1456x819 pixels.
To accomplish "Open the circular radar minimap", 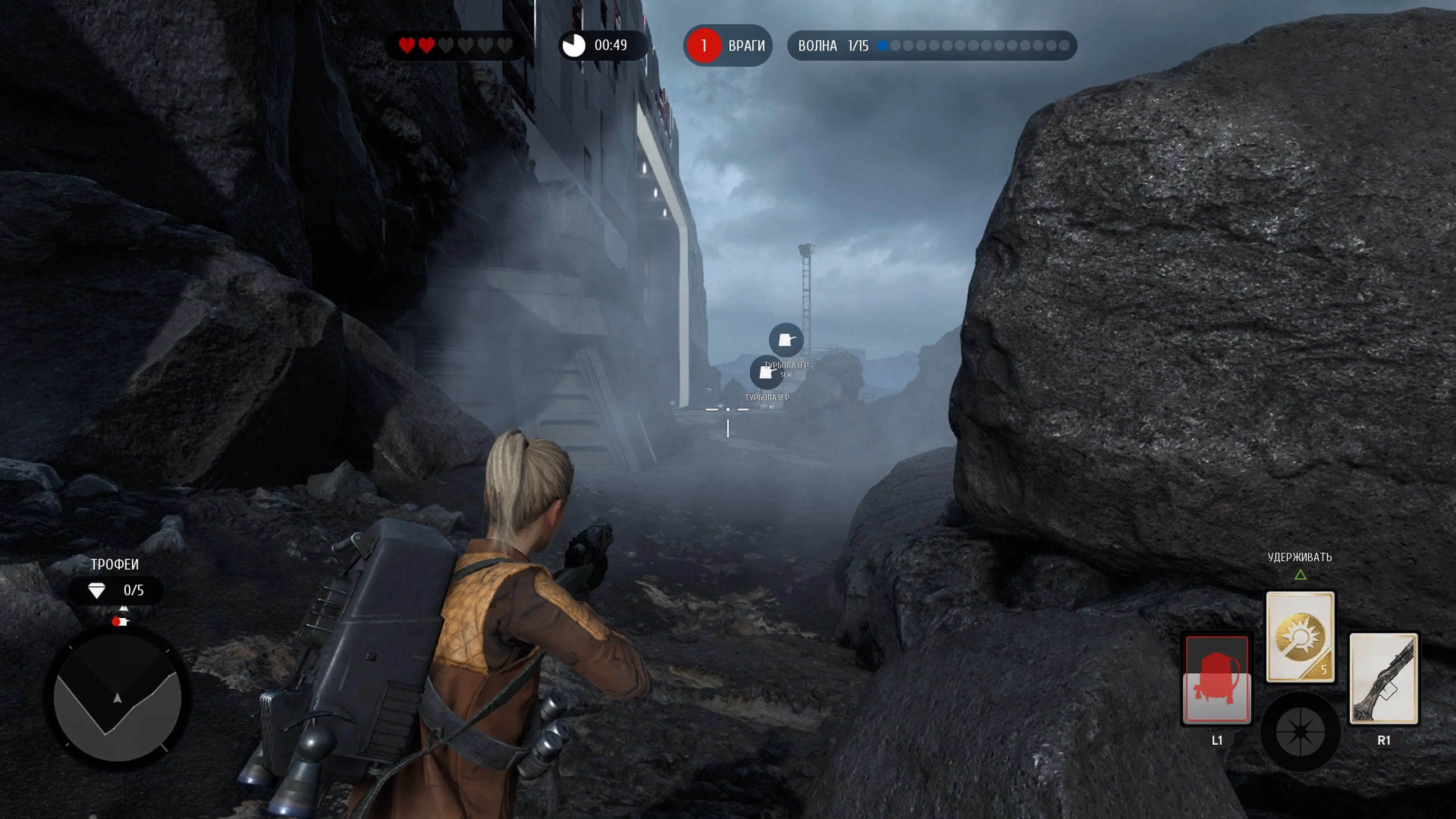I will click(118, 698).
